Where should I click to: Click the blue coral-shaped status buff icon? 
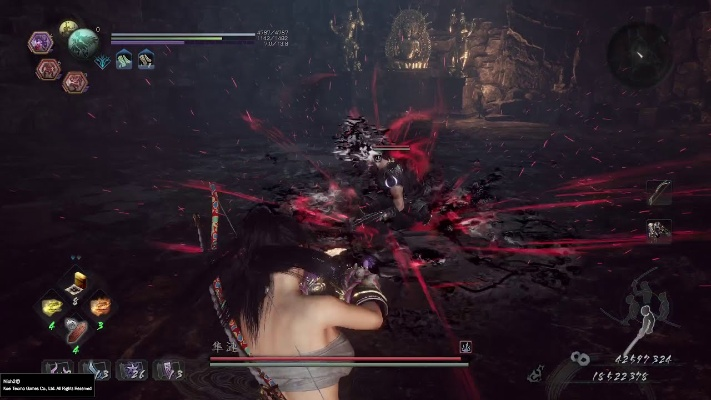pyautogui.click(x=103, y=60)
